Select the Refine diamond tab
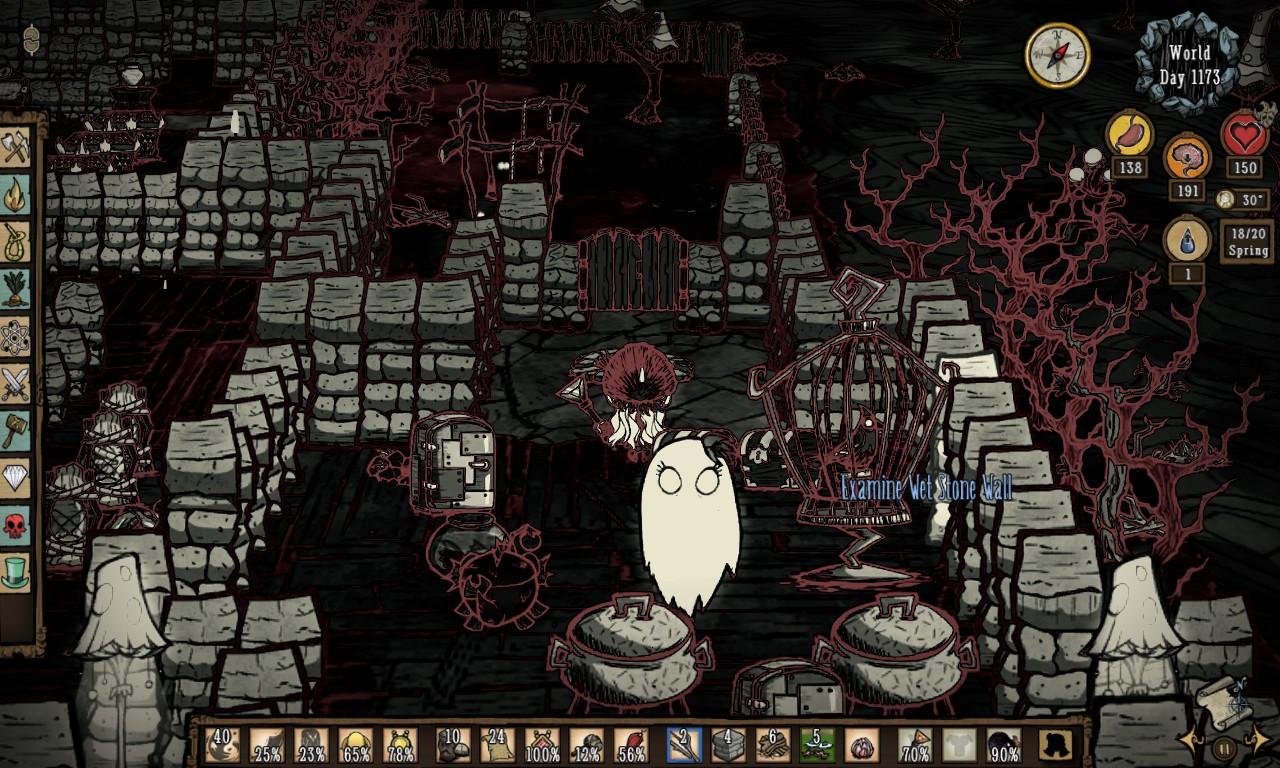The width and height of the screenshot is (1280, 768). coord(16,478)
